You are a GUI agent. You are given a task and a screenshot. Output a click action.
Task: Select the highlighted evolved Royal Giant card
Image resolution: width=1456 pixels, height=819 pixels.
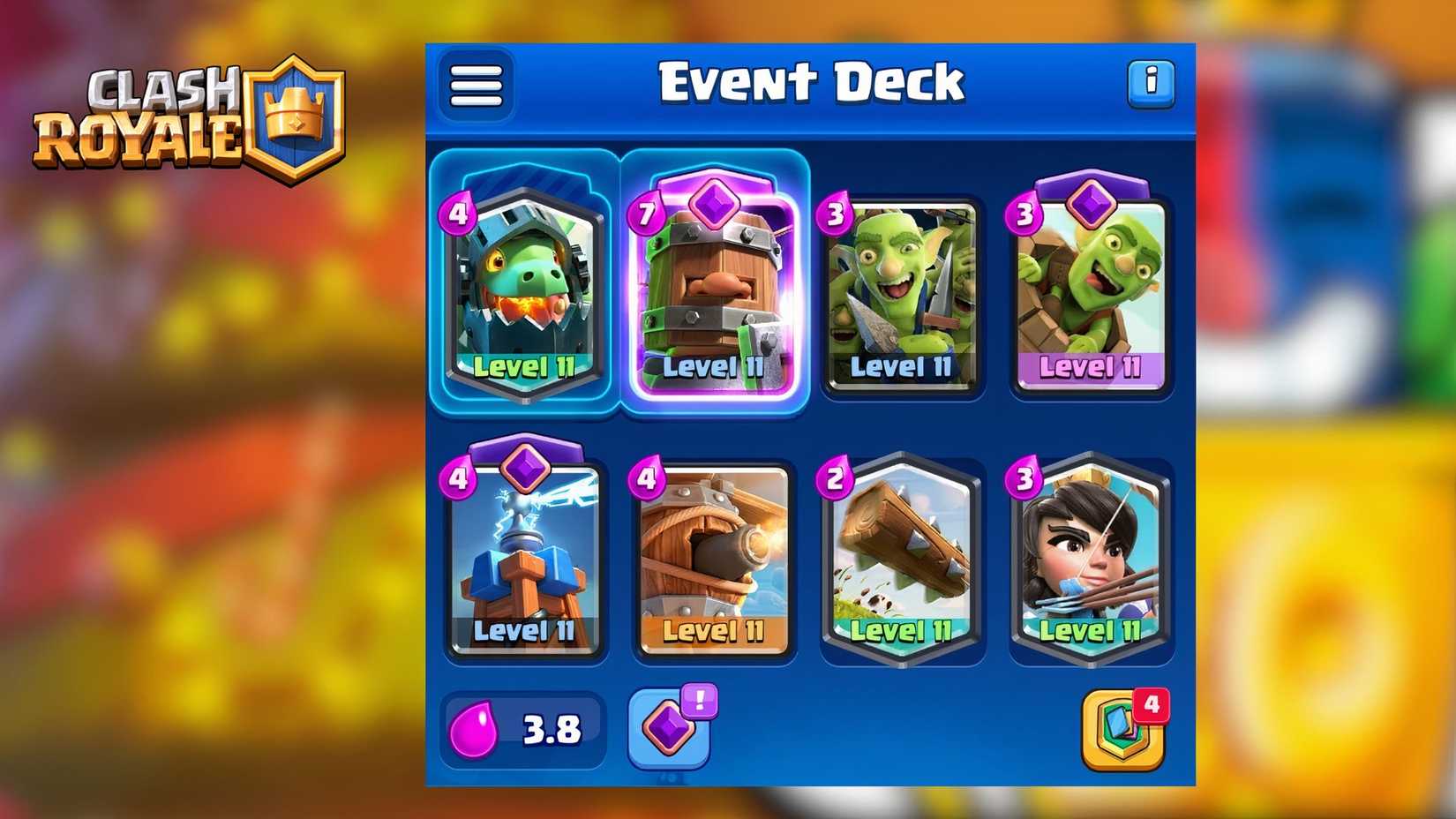[713, 291]
